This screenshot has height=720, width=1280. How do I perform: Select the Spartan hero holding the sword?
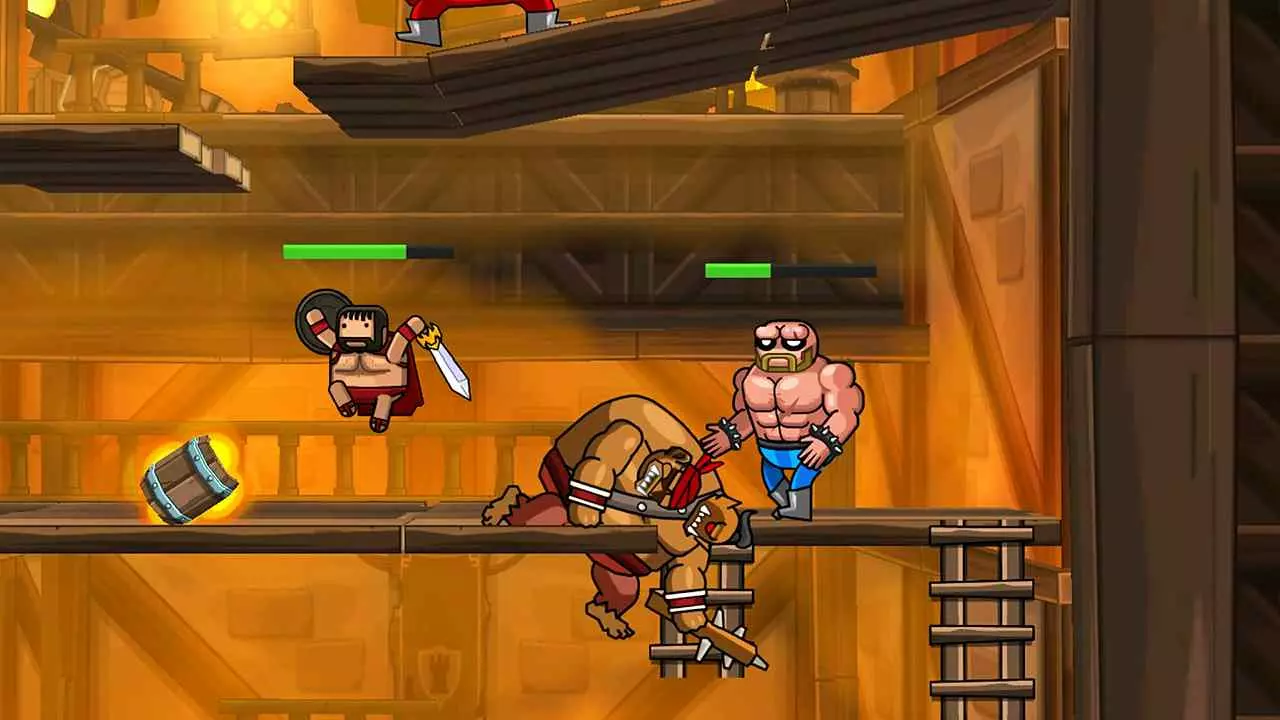pyautogui.click(x=370, y=370)
